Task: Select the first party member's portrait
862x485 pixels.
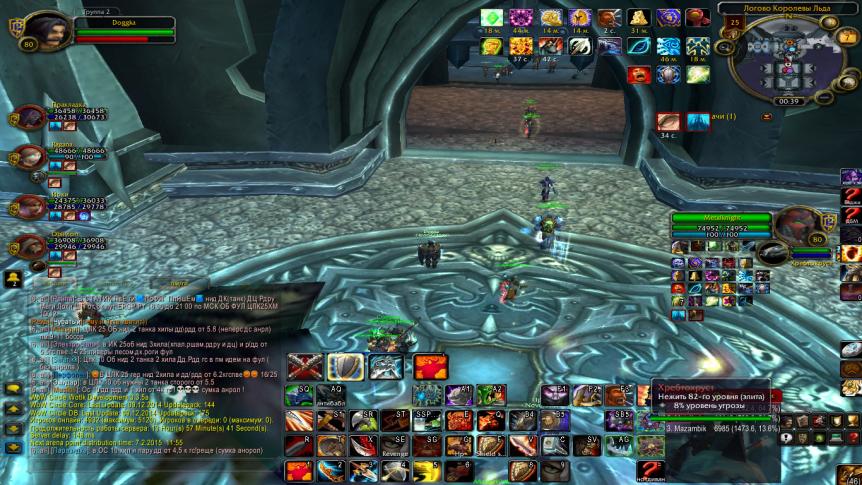Action: [32, 117]
